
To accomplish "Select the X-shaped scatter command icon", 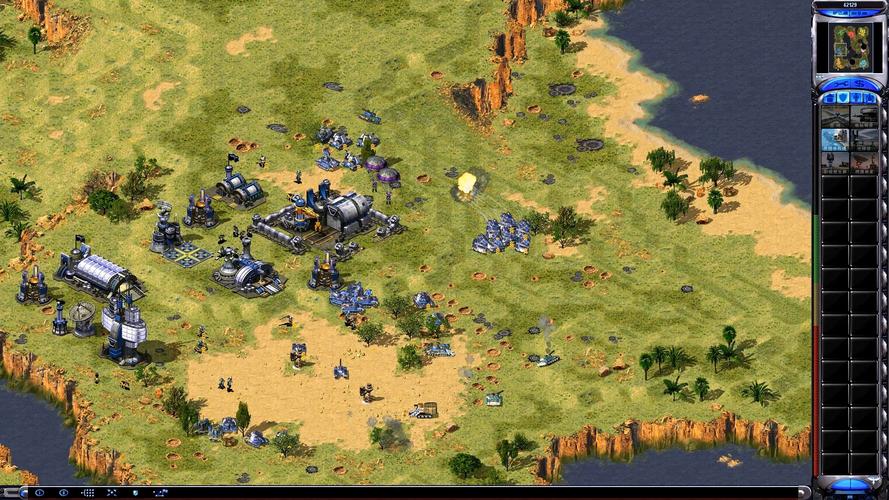I will click(111, 493).
